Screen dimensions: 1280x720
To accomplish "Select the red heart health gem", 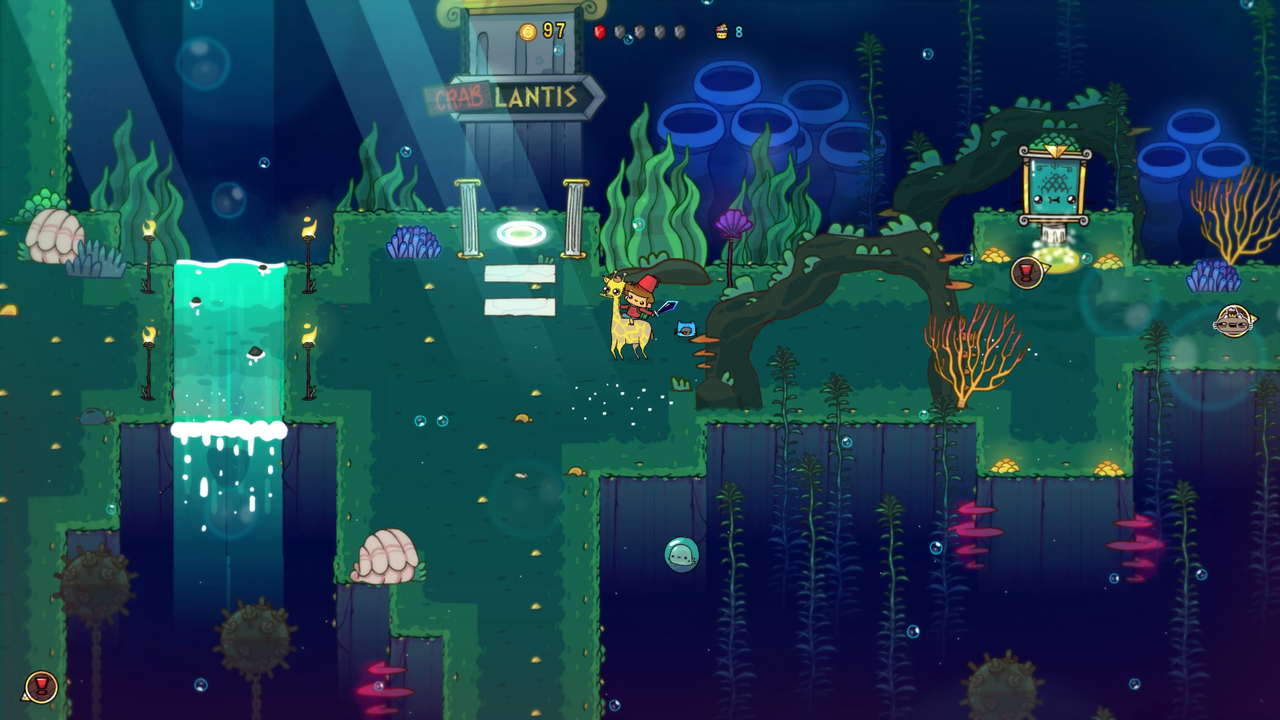I will click(598, 30).
